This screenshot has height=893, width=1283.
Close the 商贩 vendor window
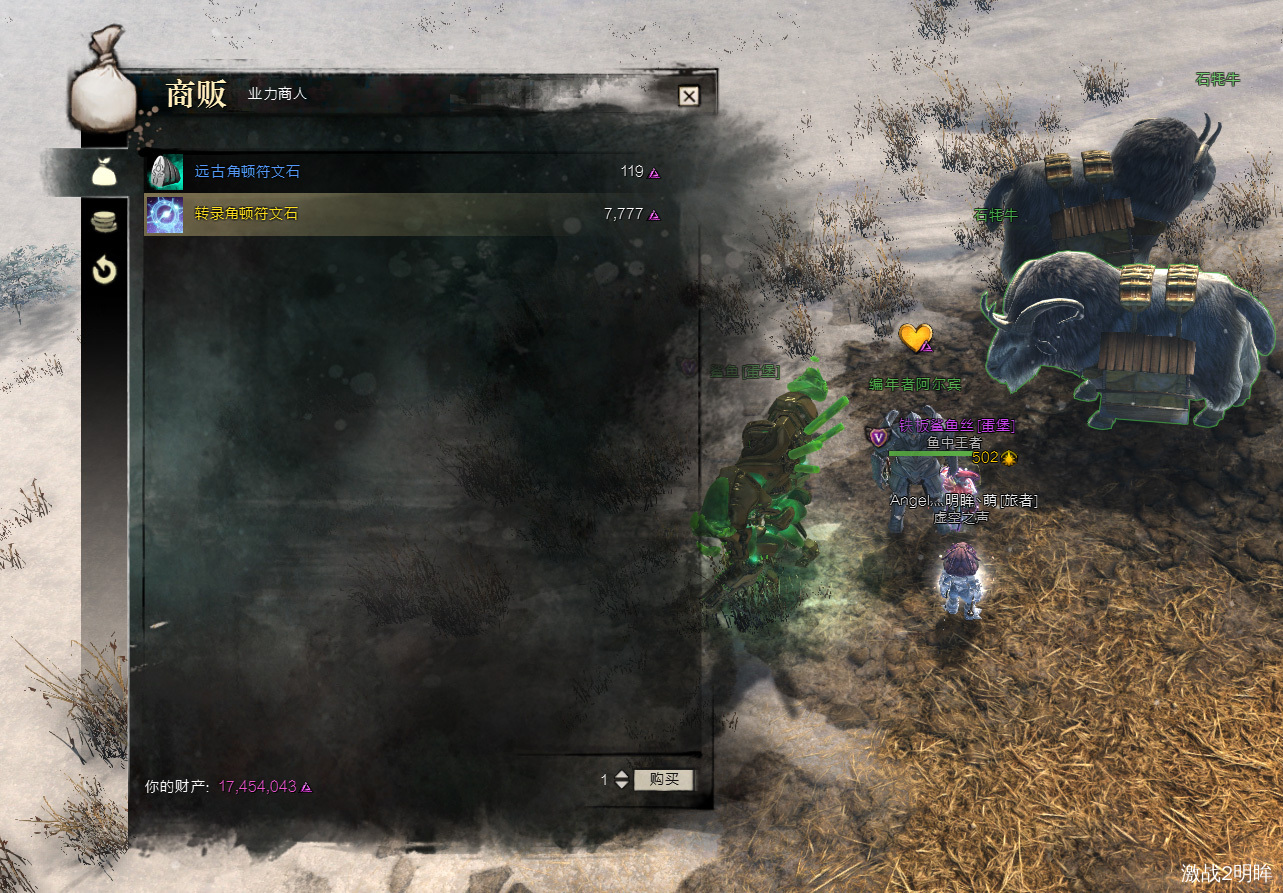coord(688,96)
